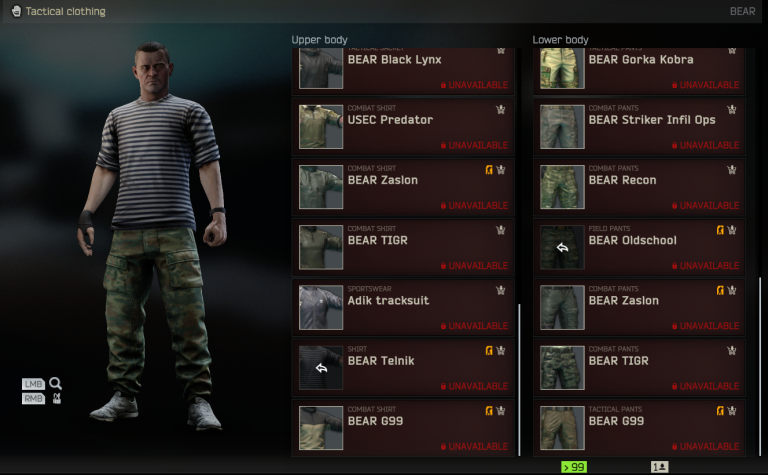Choose the BEAR Zaslon combat pants

(x=644, y=306)
